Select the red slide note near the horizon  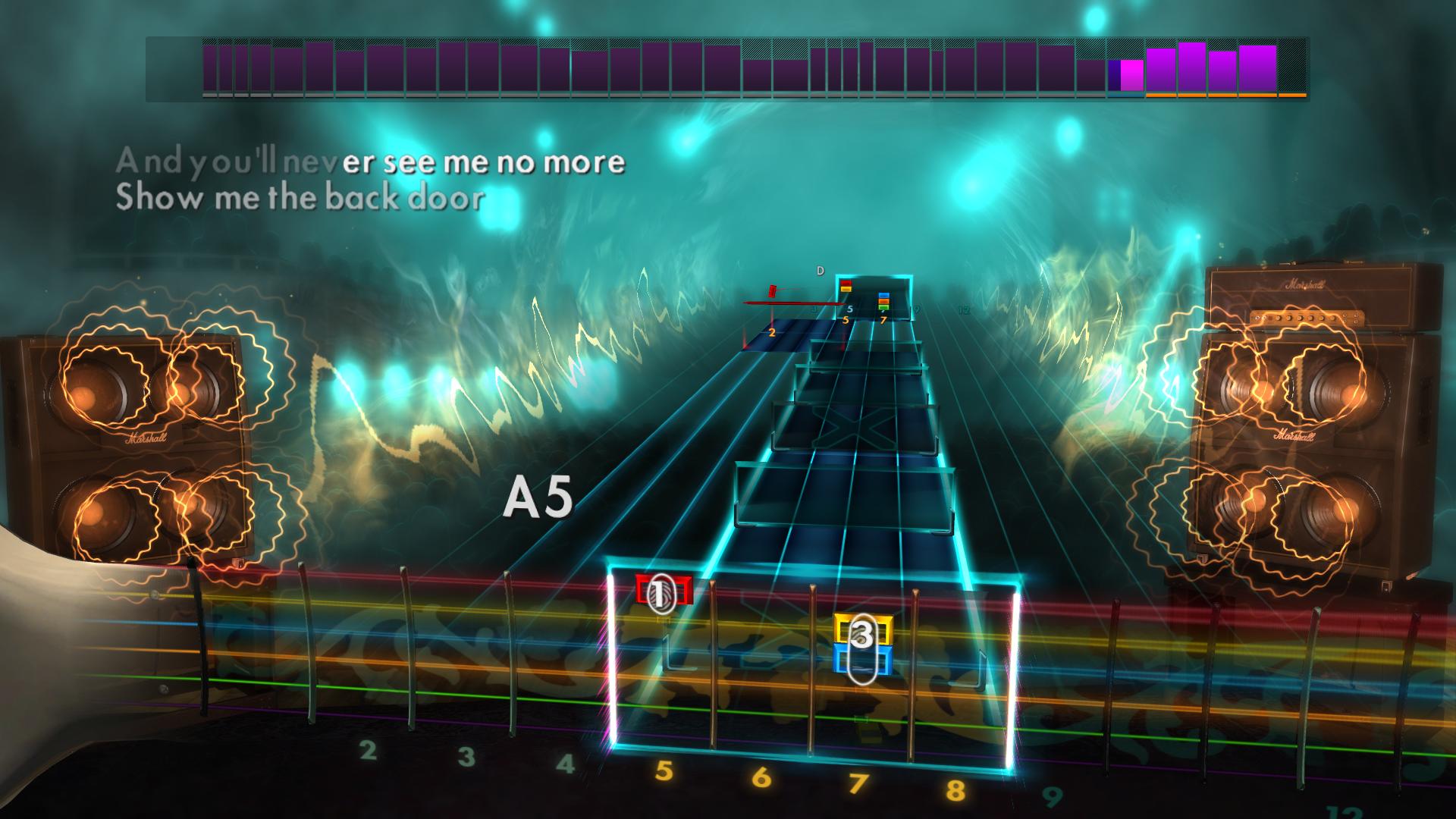point(772,292)
